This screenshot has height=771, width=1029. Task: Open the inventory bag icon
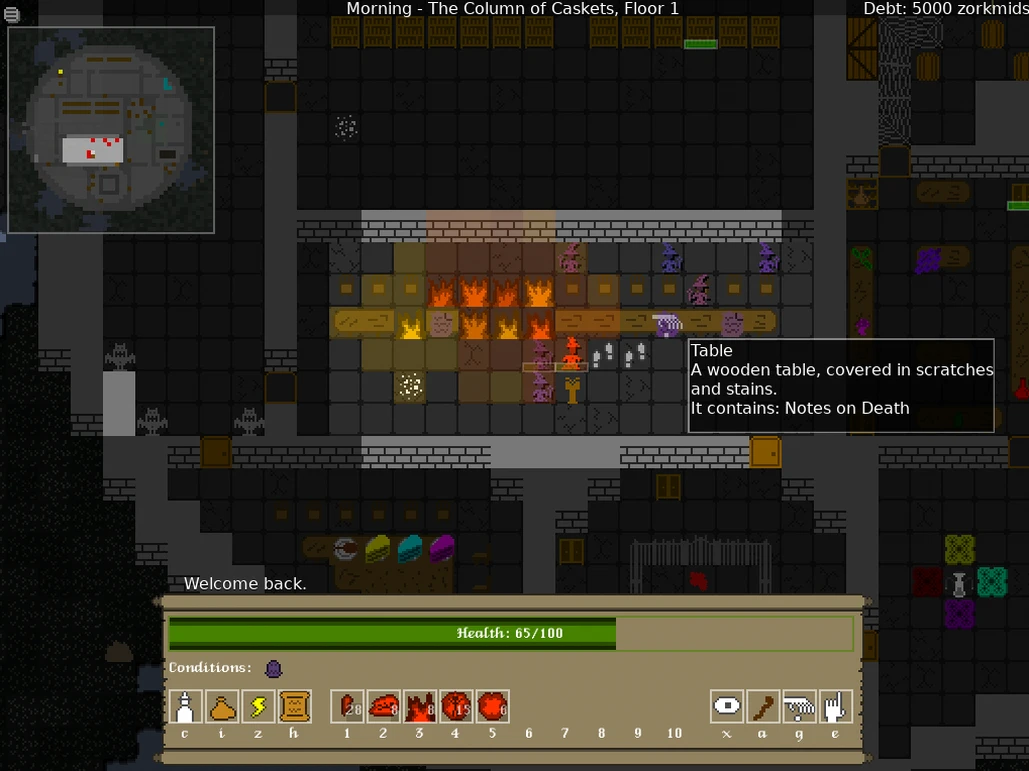click(222, 706)
